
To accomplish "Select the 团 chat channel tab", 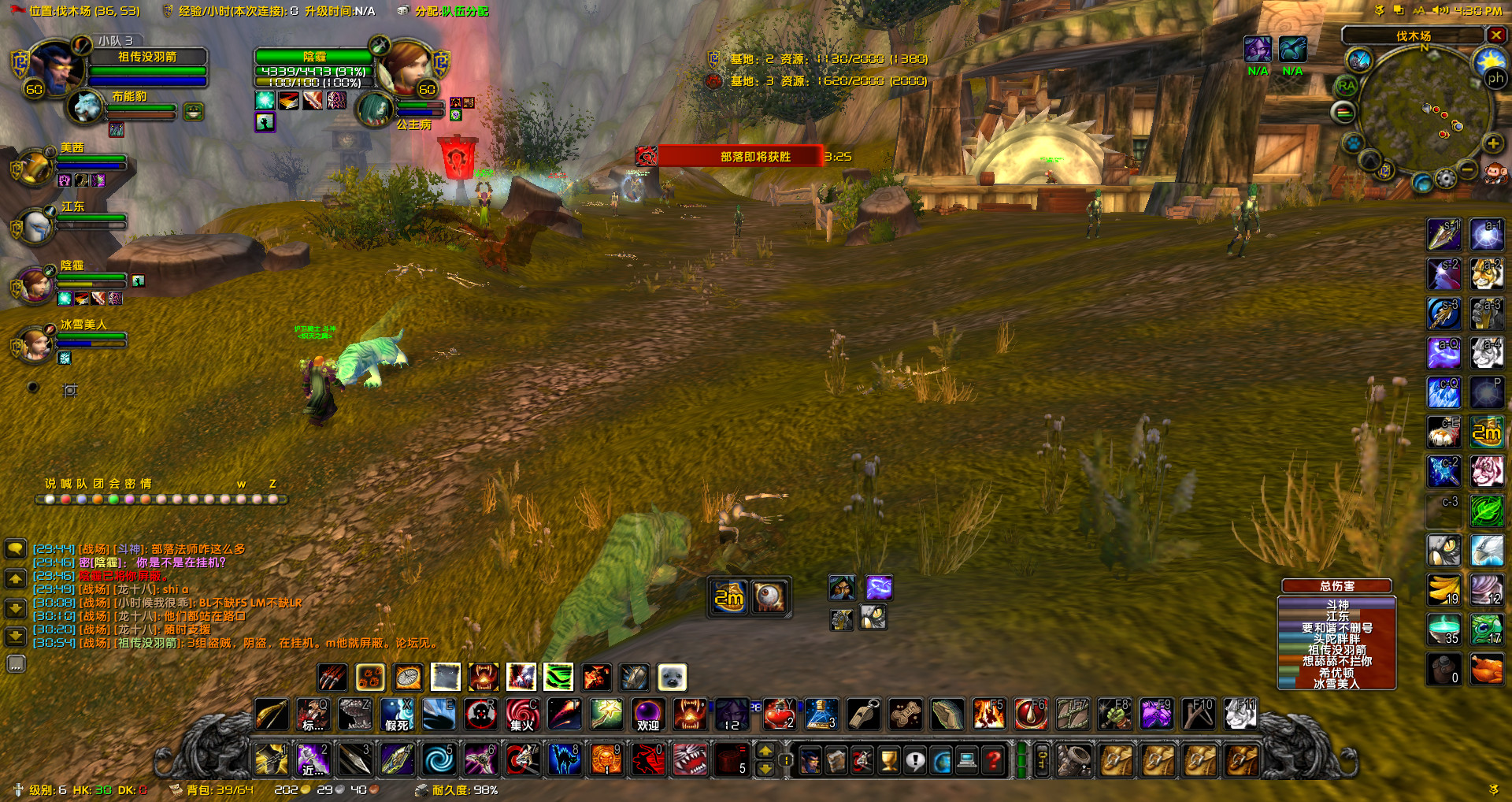I will click(x=97, y=483).
